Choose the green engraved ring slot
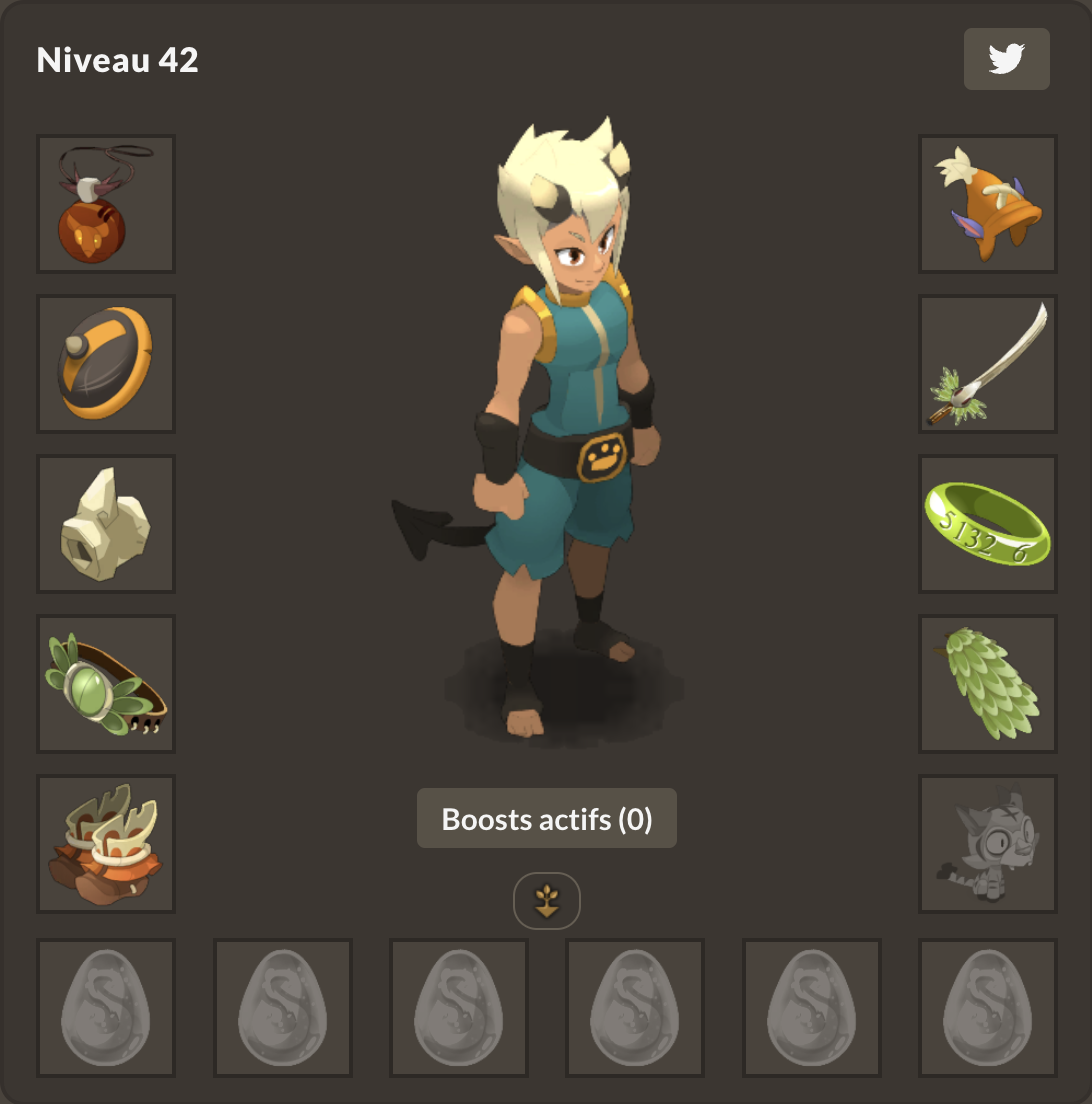1092x1104 pixels. pyautogui.click(x=988, y=524)
